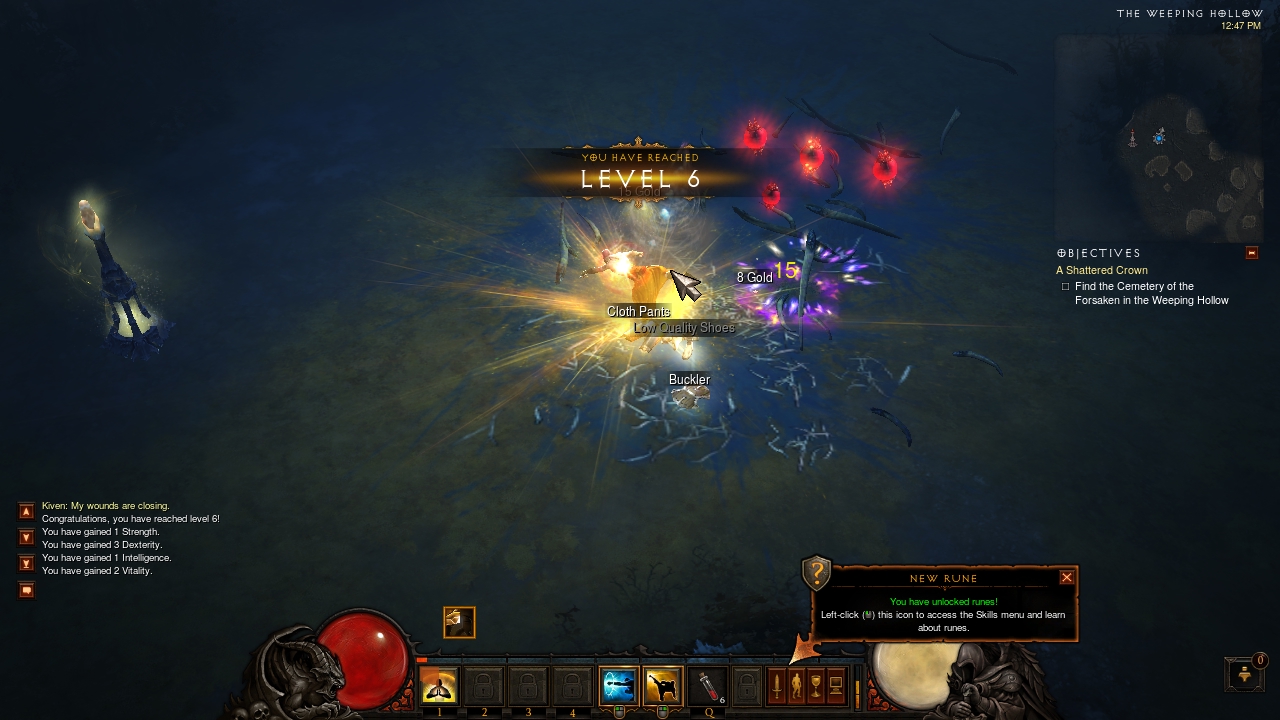Open the computer monitor game menu button
This screenshot has width=1280, height=720.
tap(836, 686)
